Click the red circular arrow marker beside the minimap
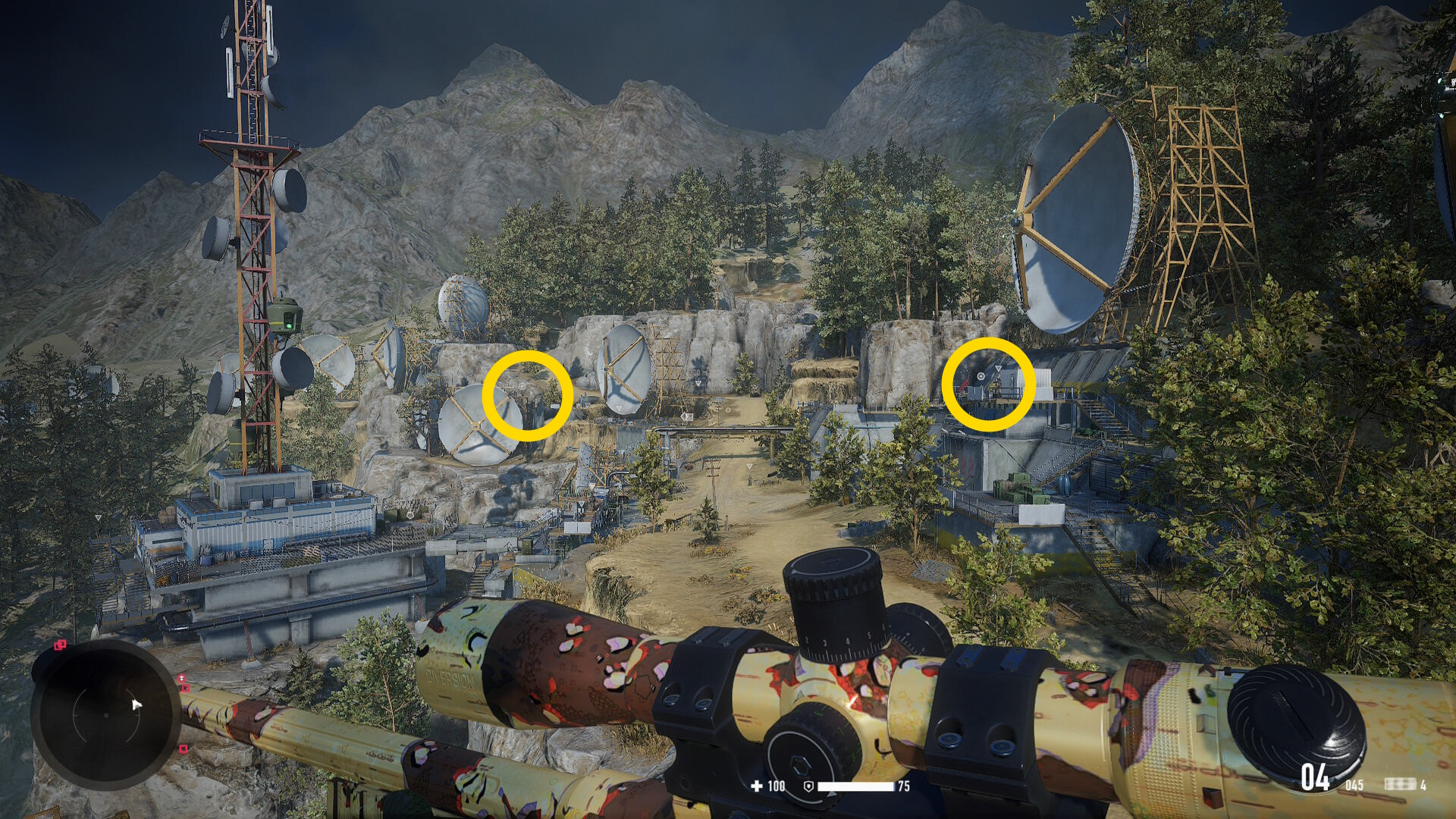 tap(182, 677)
